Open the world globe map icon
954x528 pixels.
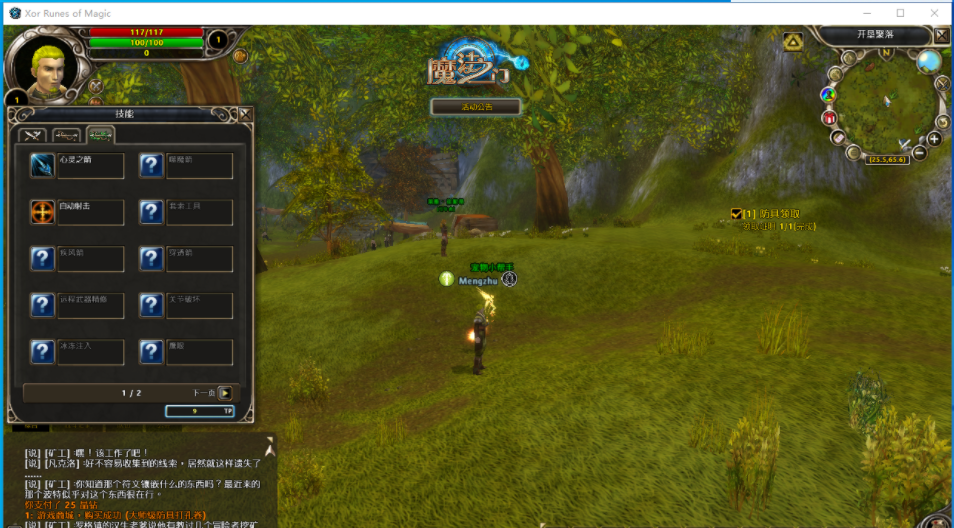tap(929, 61)
